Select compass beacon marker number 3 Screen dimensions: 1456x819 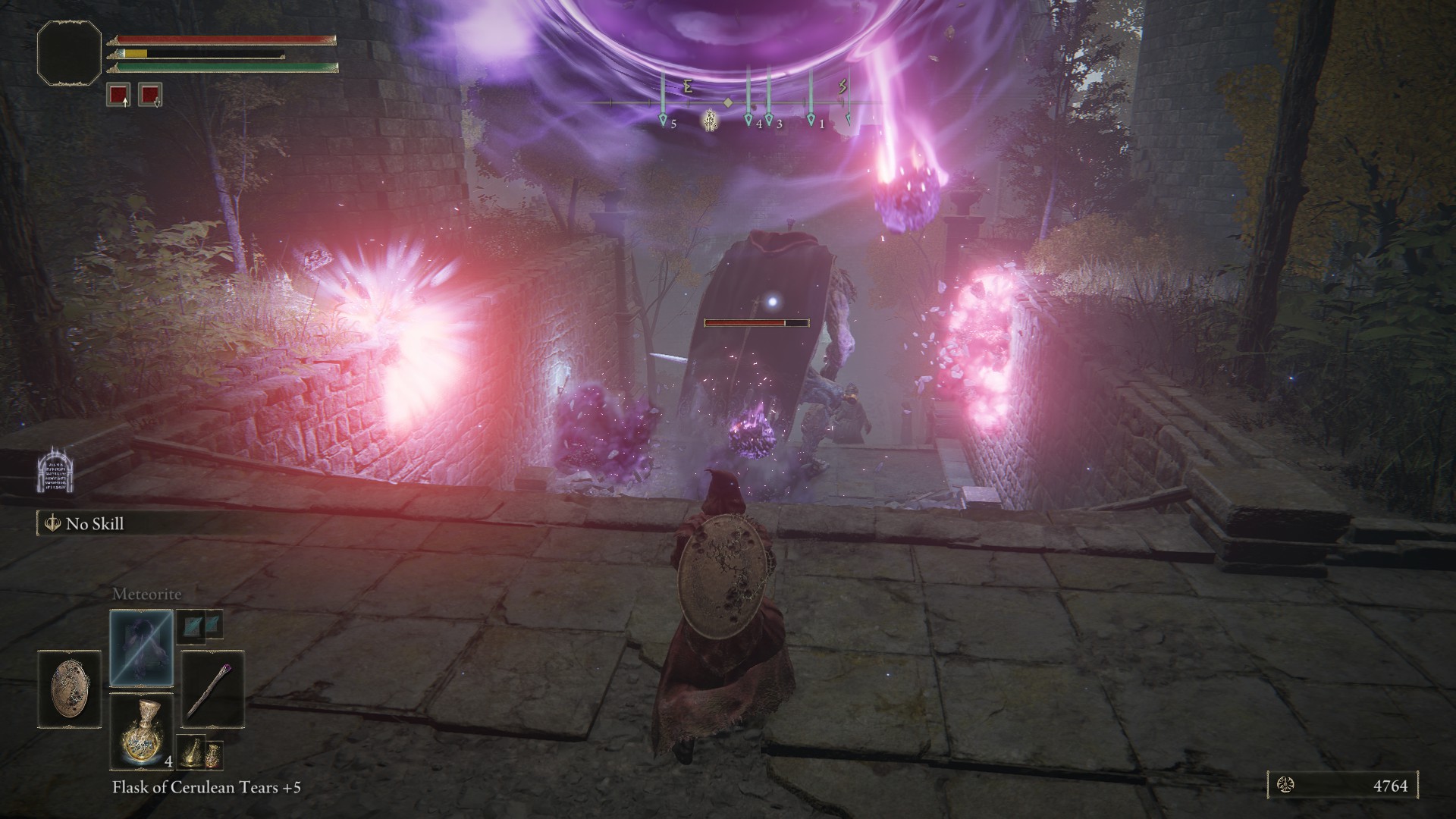pos(769,120)
